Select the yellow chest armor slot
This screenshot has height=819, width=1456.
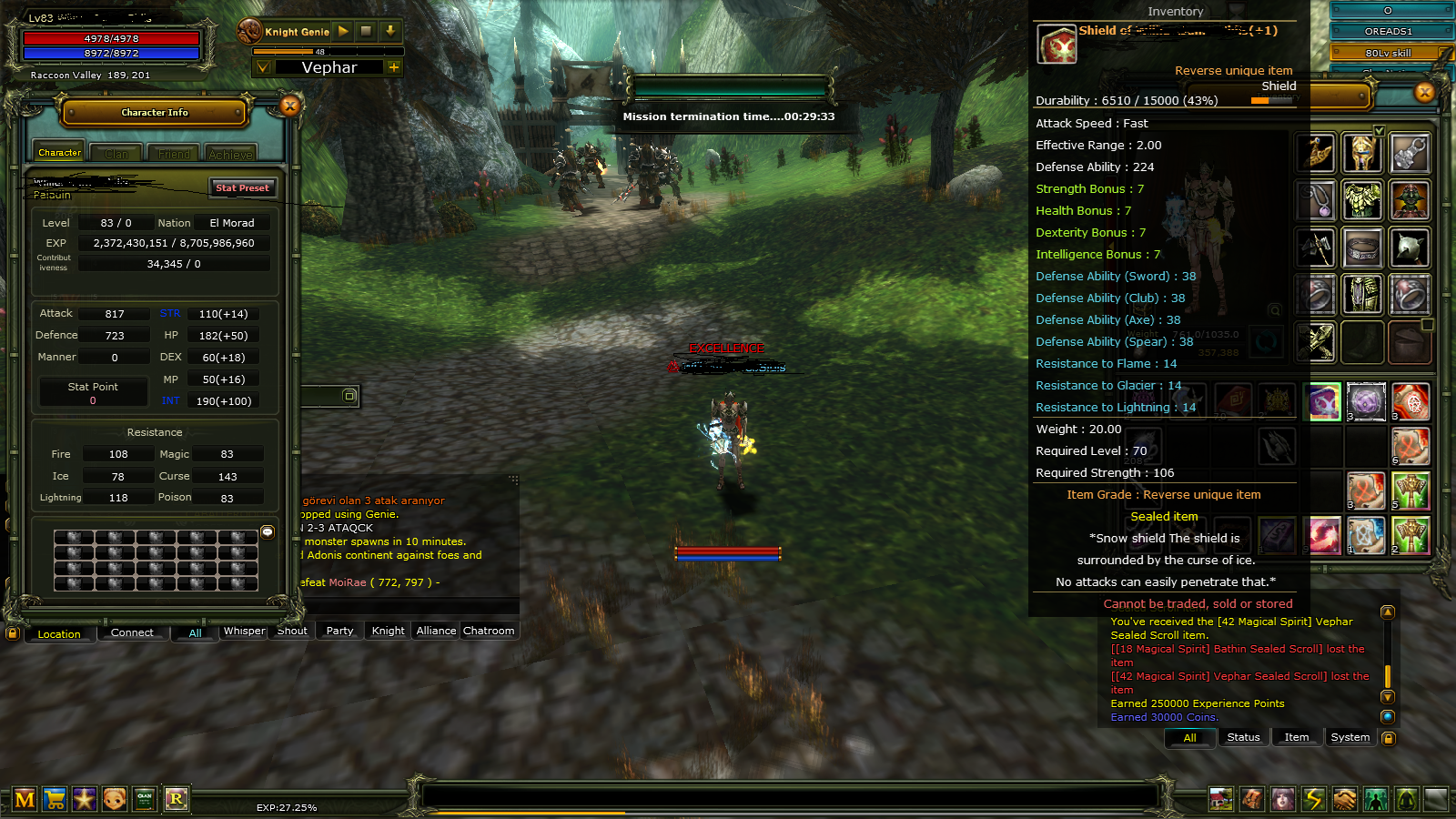1361,200
